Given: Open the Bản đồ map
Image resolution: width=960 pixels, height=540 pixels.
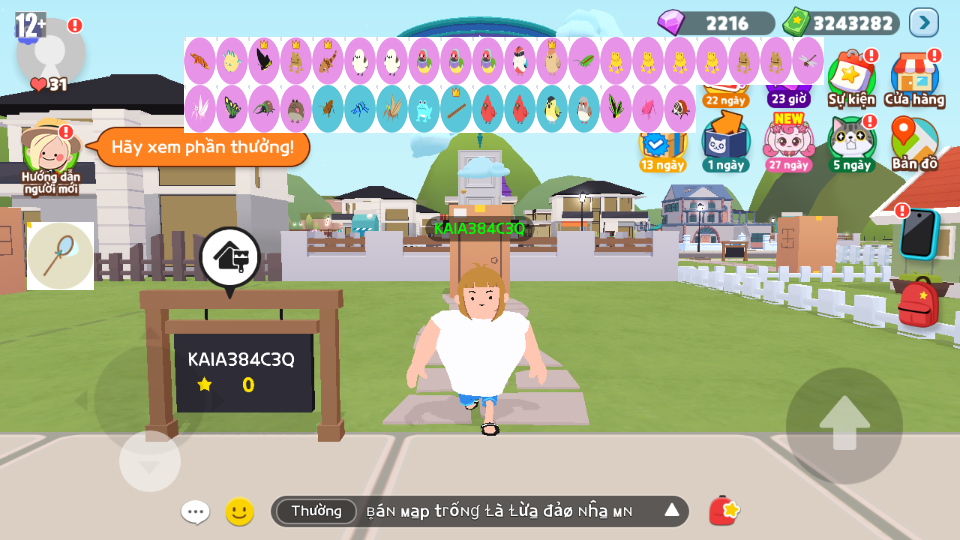Looking at the screenshot, I should [913, 143].
